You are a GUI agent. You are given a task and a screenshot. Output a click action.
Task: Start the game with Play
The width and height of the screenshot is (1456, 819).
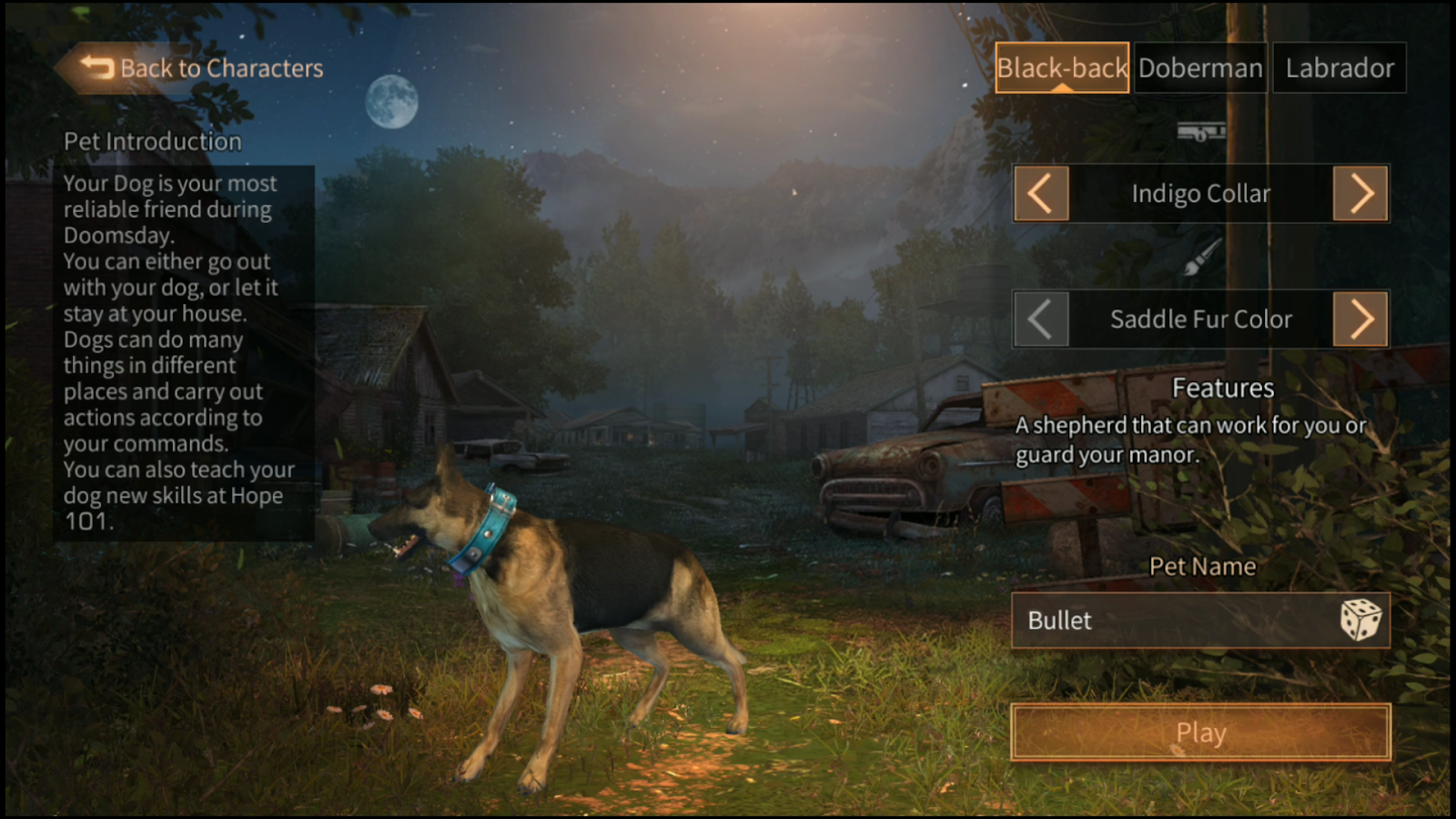[1200, 733]
